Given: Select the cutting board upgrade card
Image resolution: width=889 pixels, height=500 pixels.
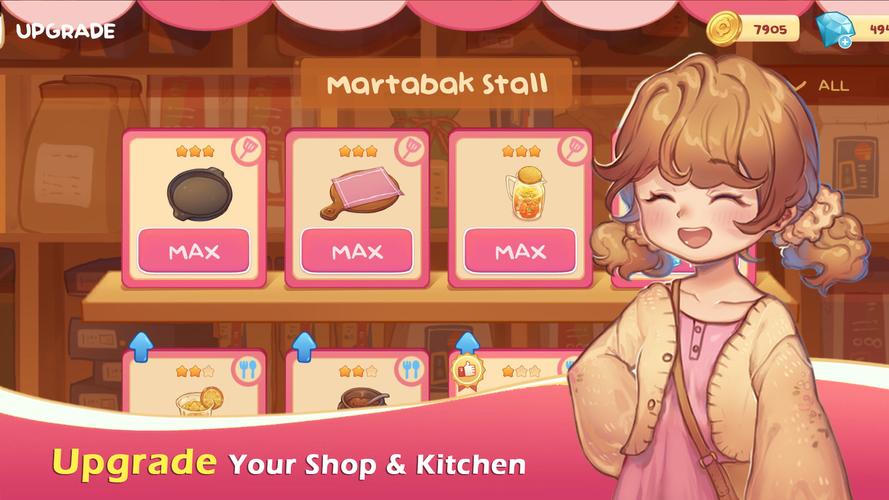Looking at the screenshot, I should pyautogui.click(x=357, y=190).
